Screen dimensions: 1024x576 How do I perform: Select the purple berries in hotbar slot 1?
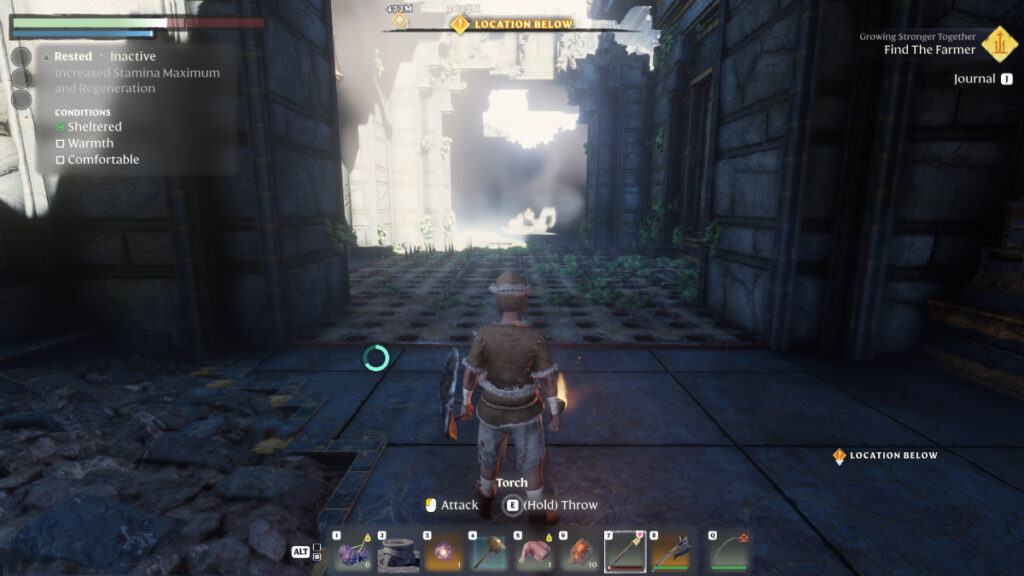point(352,552)
